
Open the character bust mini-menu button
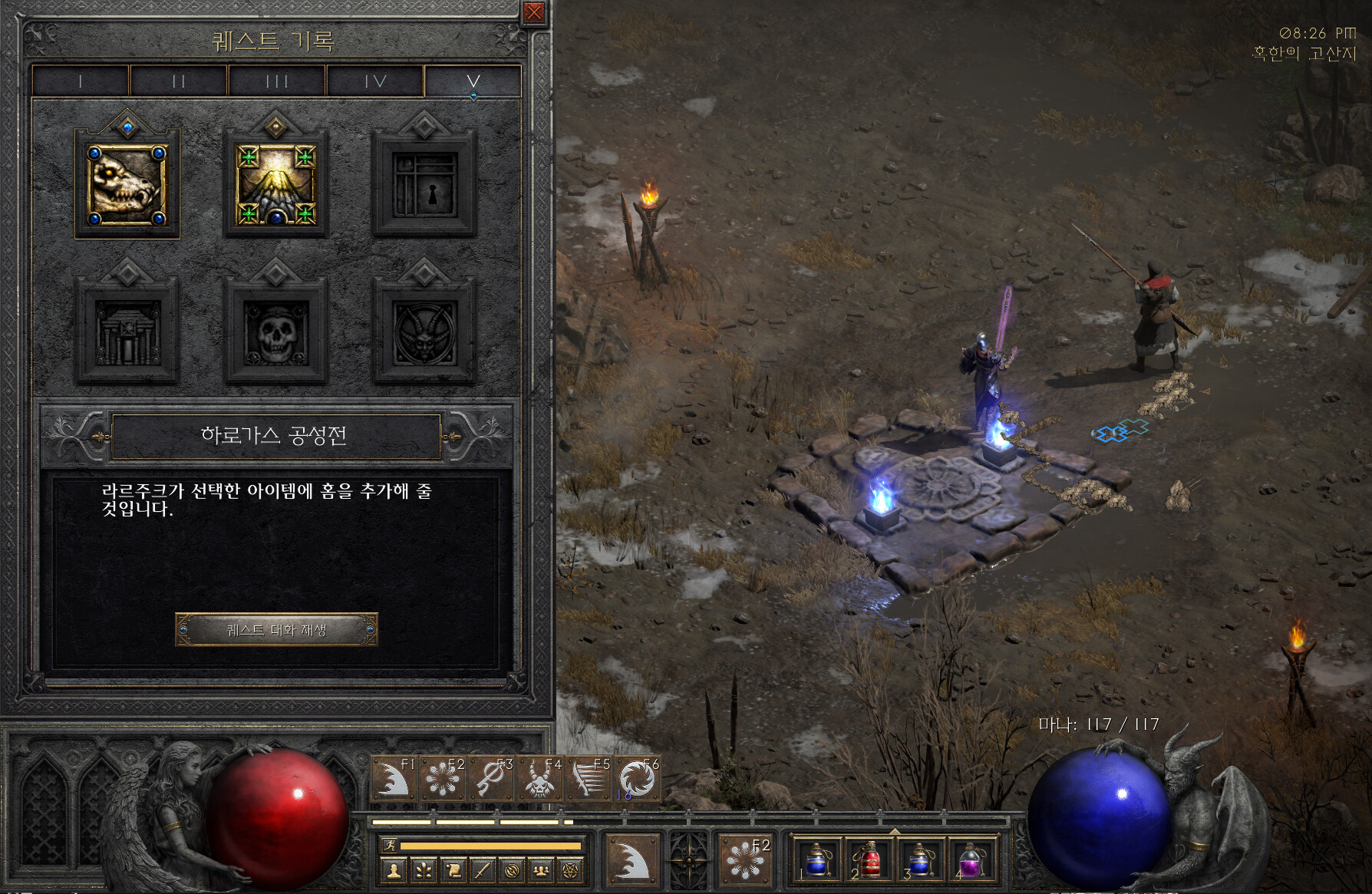pyautogui.click(x=394, y=870)
